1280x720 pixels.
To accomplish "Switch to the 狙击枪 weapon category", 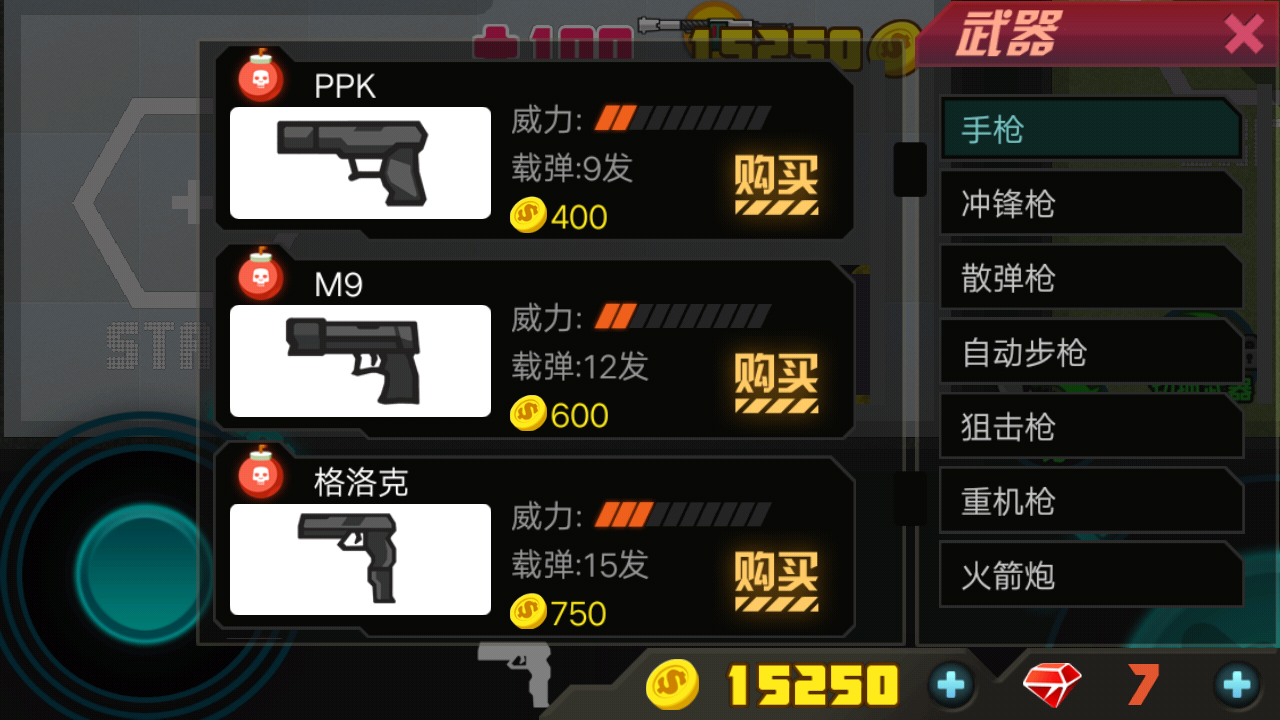I will (1090, 427).
